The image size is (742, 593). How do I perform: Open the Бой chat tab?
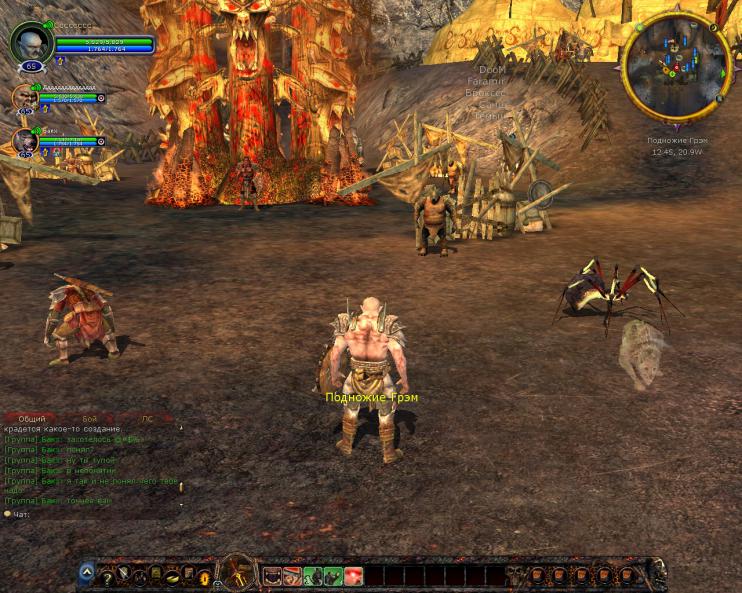click(90, 419)
